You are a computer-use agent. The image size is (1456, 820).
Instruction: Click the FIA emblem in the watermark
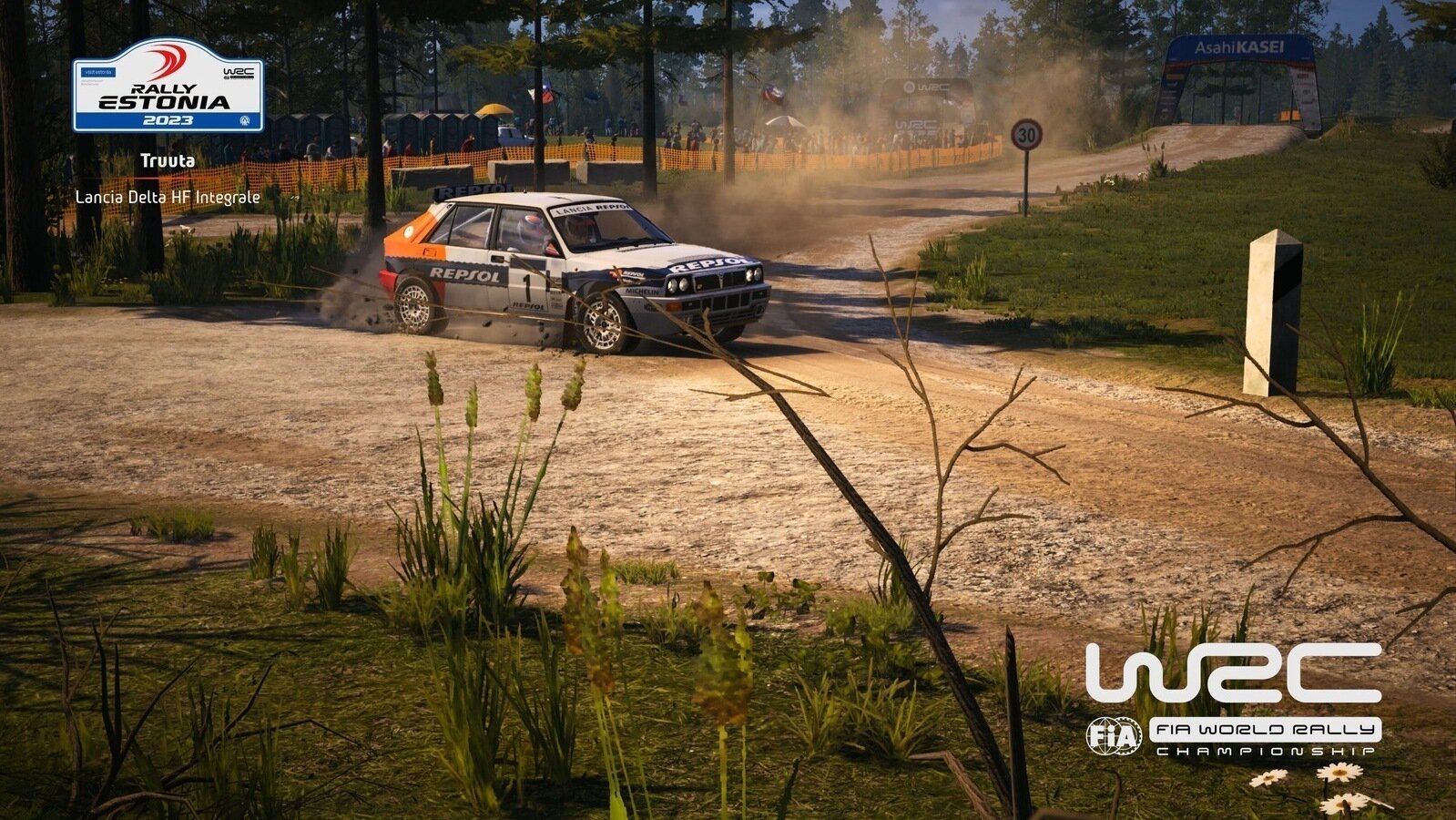point(1113,736)
